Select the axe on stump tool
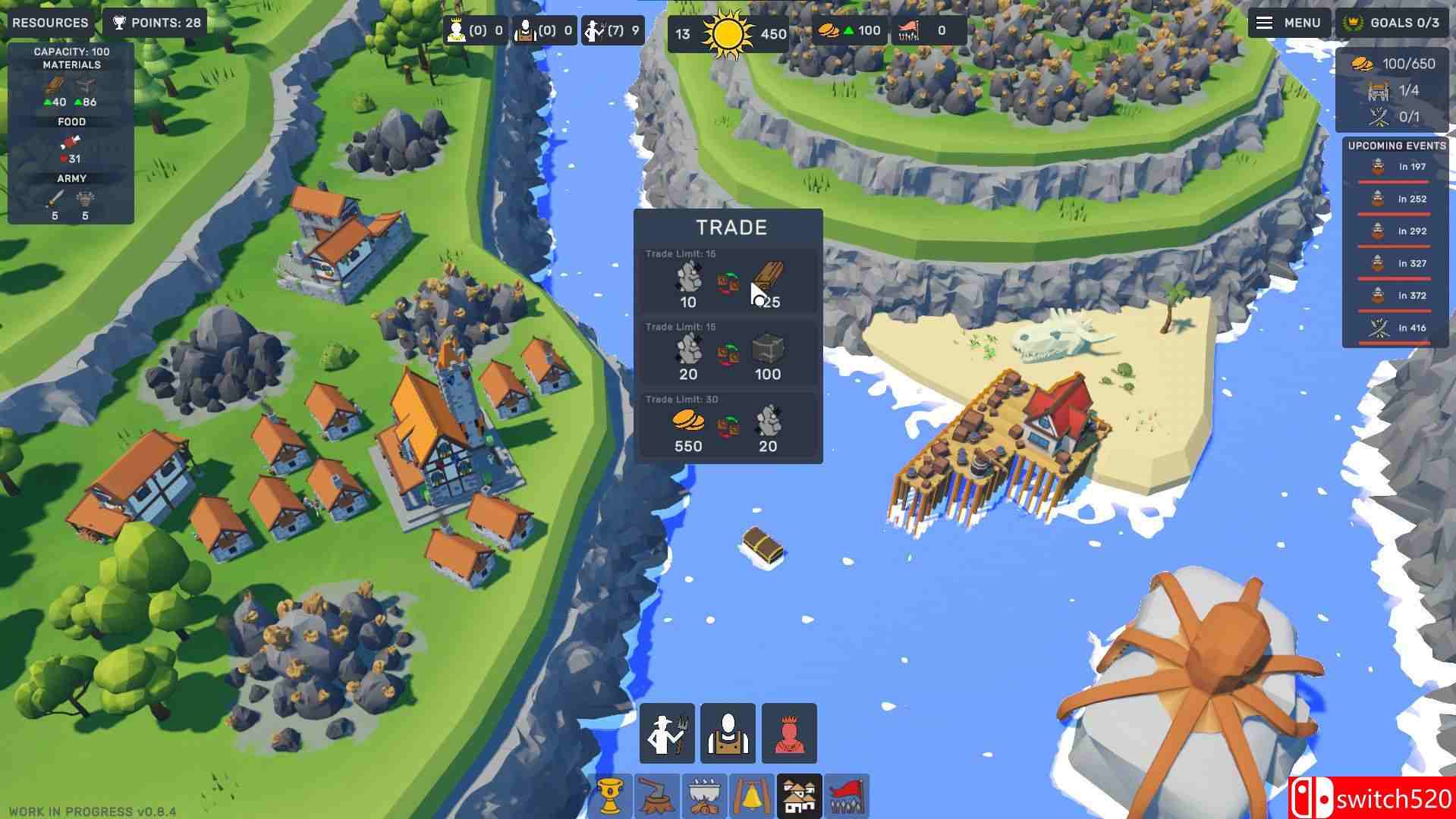This screenshot has width=1456, height=819. 659,795
